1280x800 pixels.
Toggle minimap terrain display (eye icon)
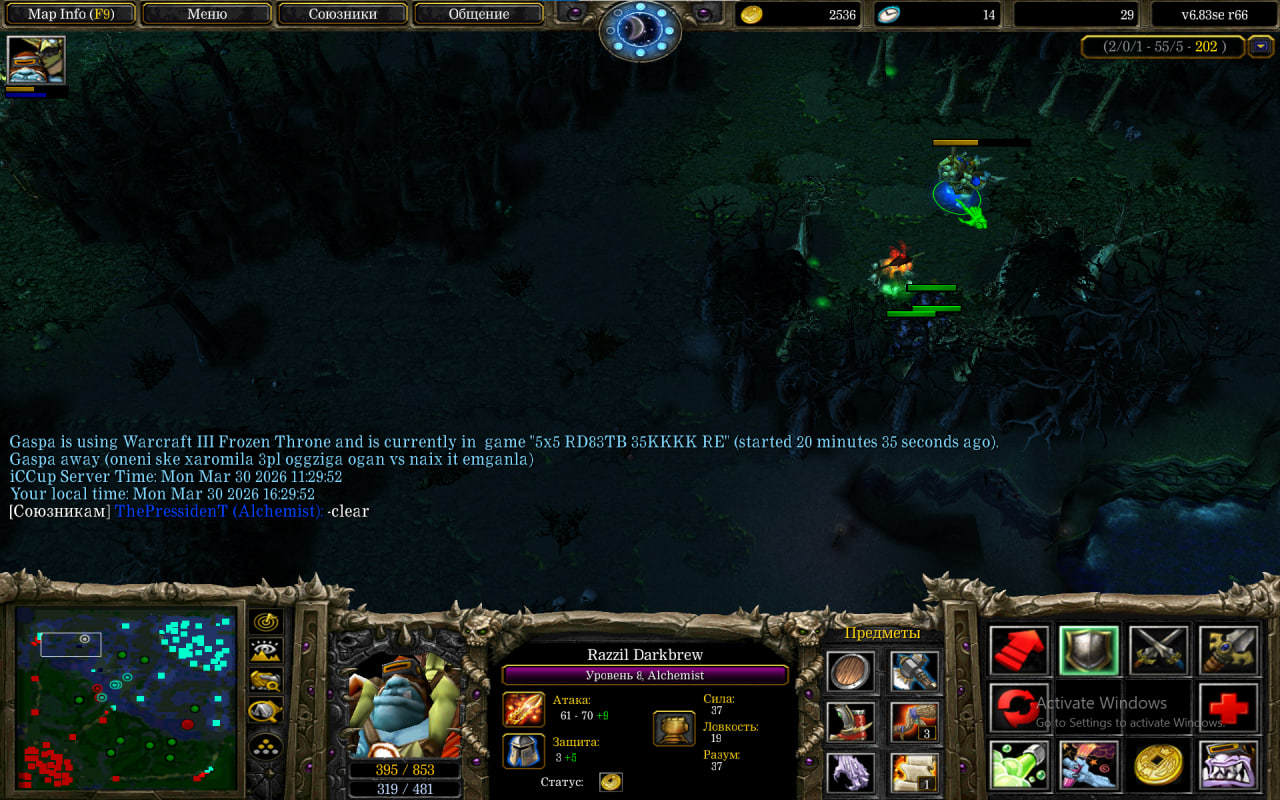pos(266,651)
